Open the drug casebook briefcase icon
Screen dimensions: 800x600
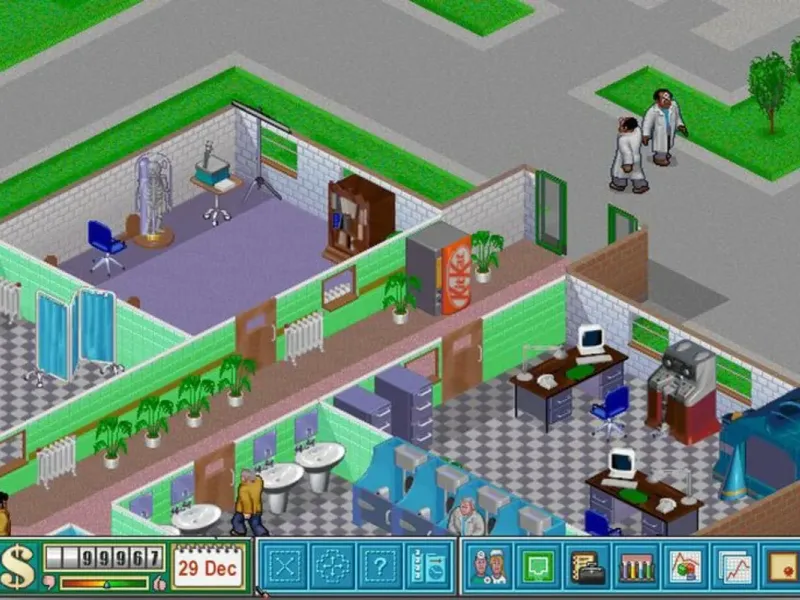[x=586, y=567]
